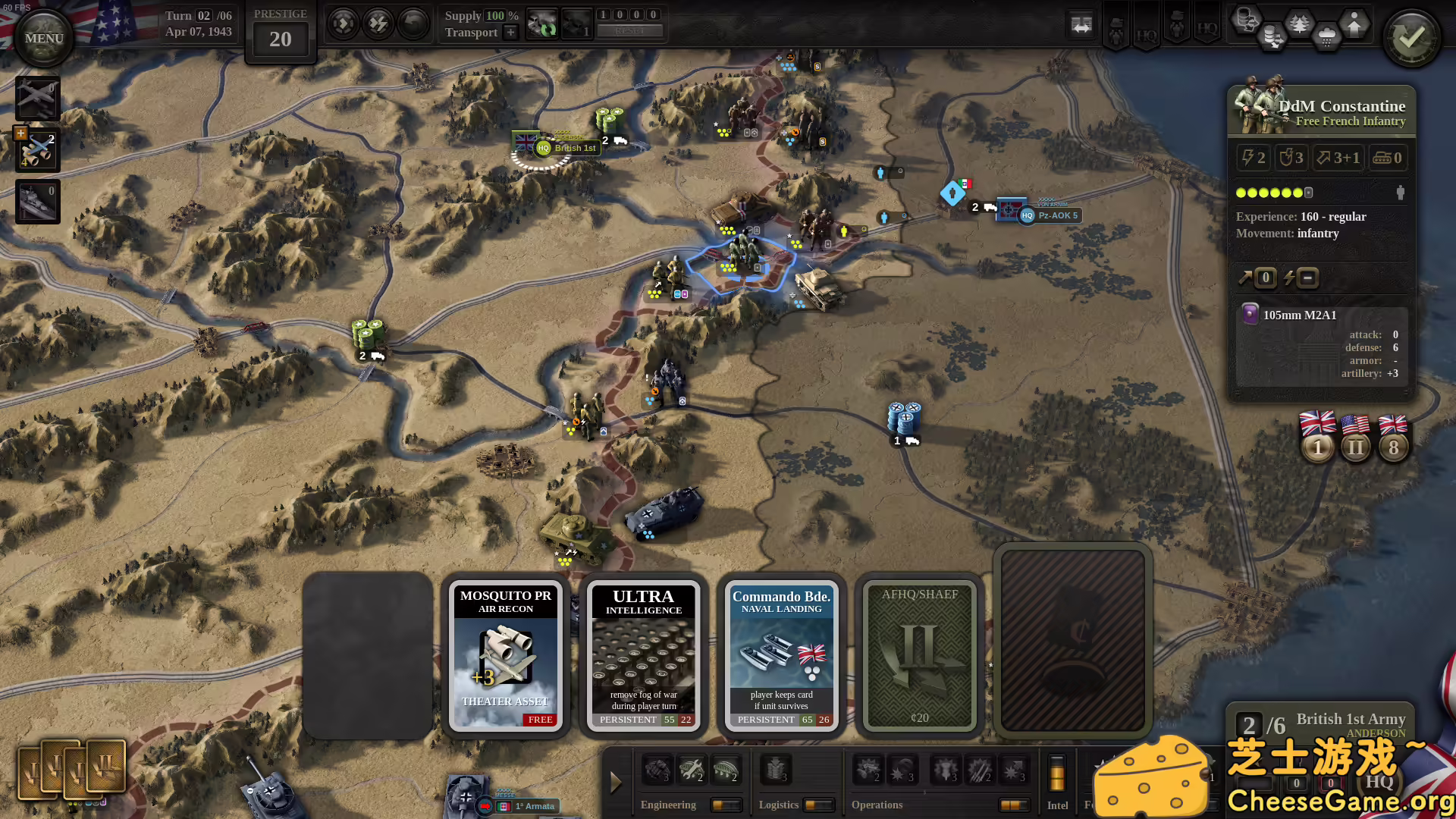The width and height of the screenshot is (1456, 819).
Task: Select the naval ship reserve slot
Action: 37,202
